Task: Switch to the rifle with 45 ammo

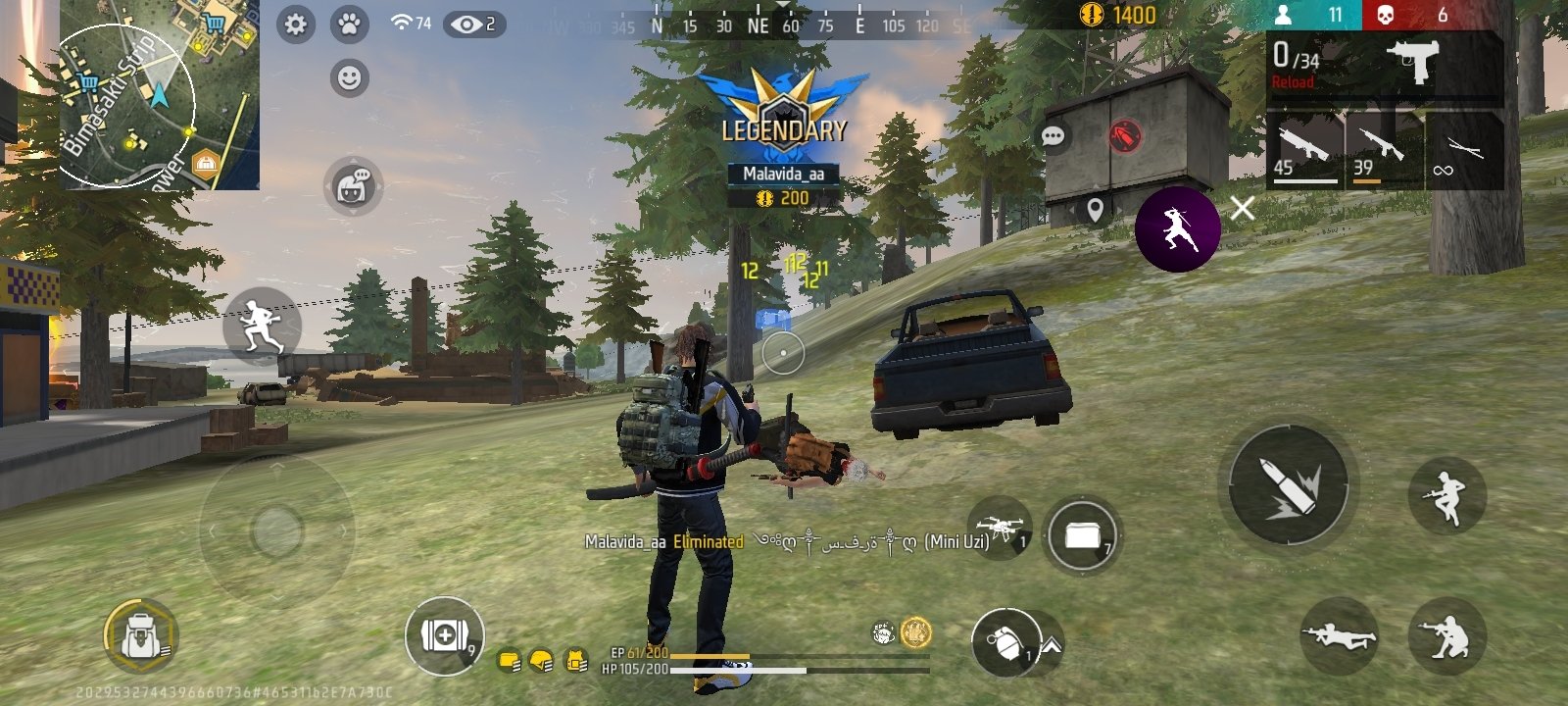Action: 1303,150
